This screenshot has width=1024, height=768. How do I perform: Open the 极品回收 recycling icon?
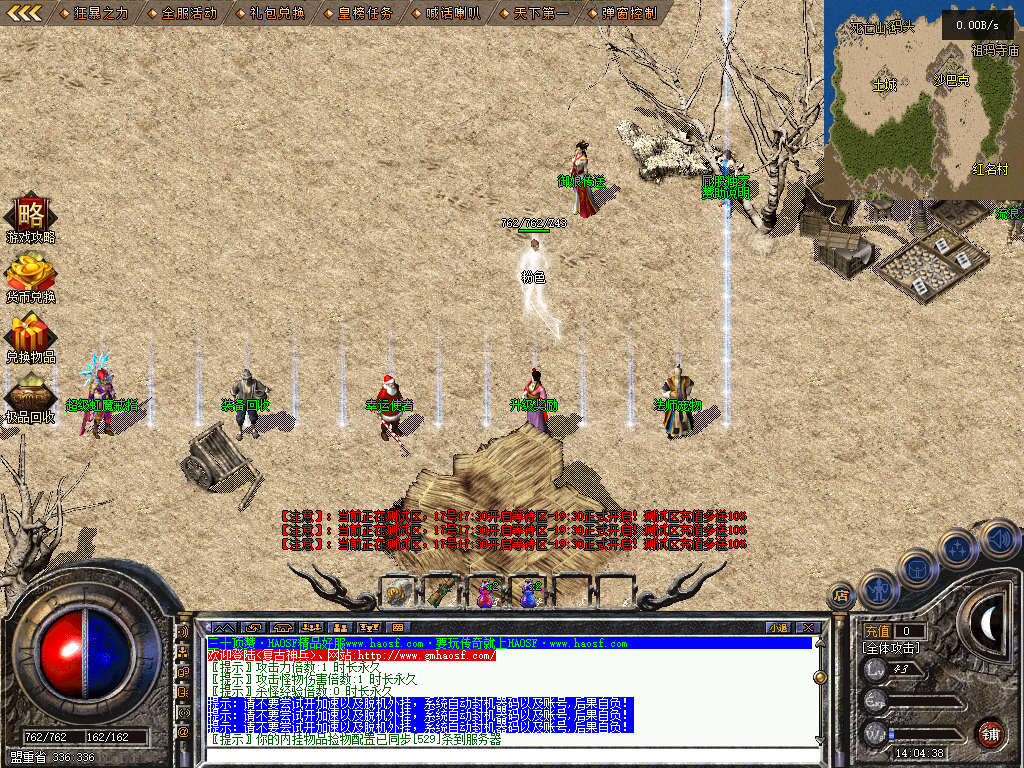point(31,393)
